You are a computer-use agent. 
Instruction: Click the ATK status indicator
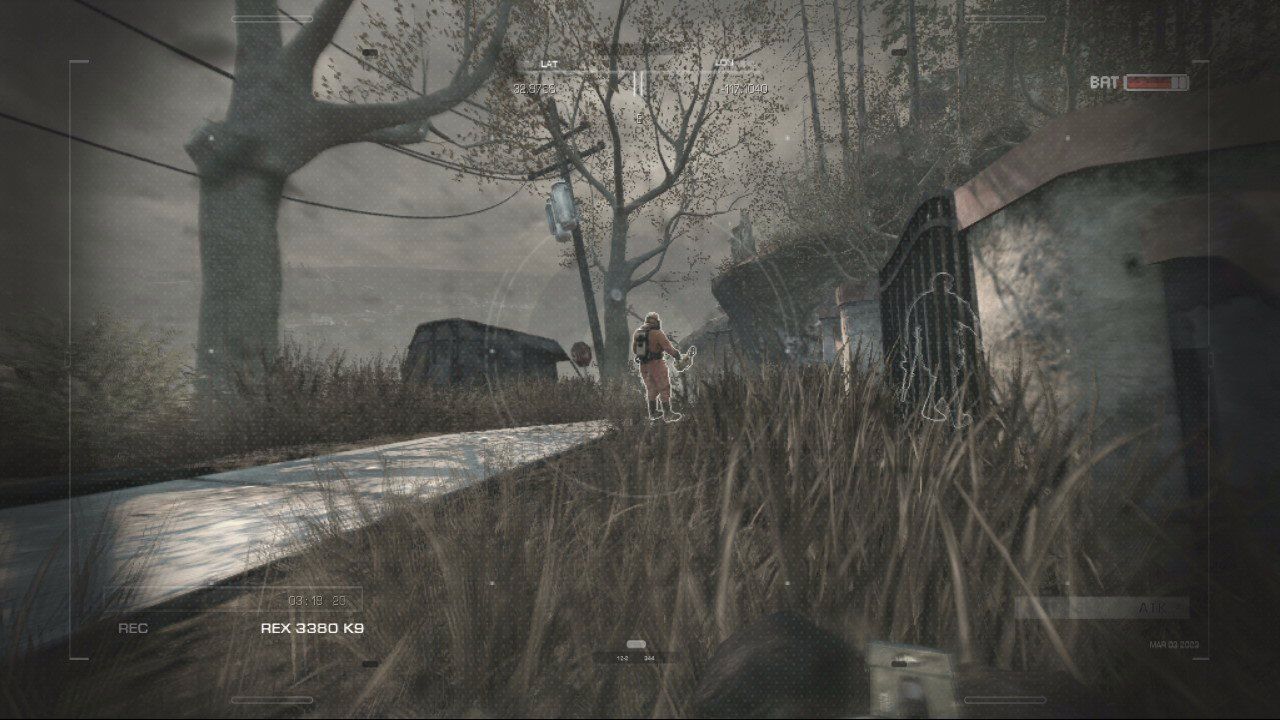pyautogui.click(x=1151, y=606)
